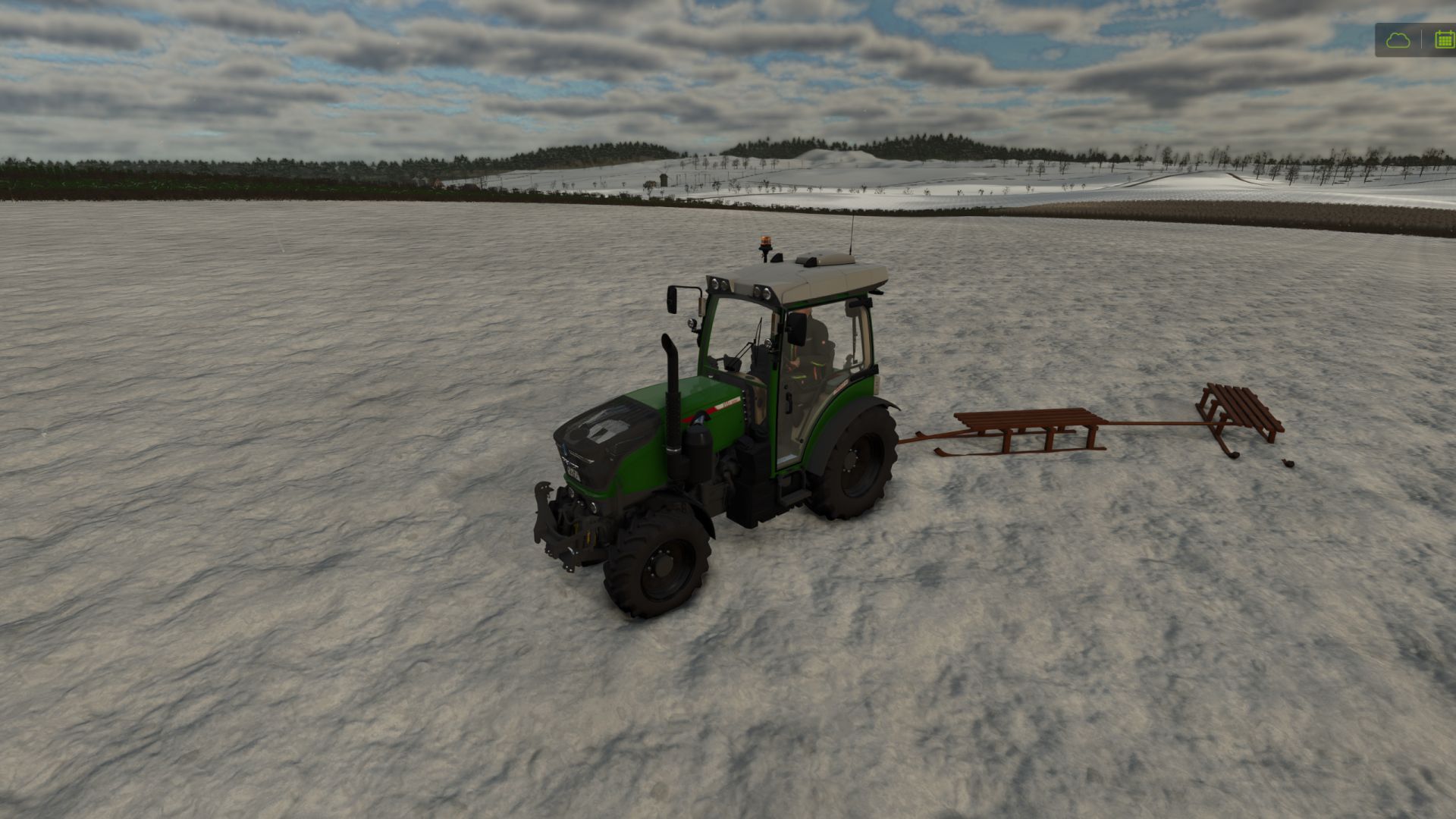Open the green calendar icon
The width and height of the screenshot is (1456, 819).
[x=1444, y=40]
